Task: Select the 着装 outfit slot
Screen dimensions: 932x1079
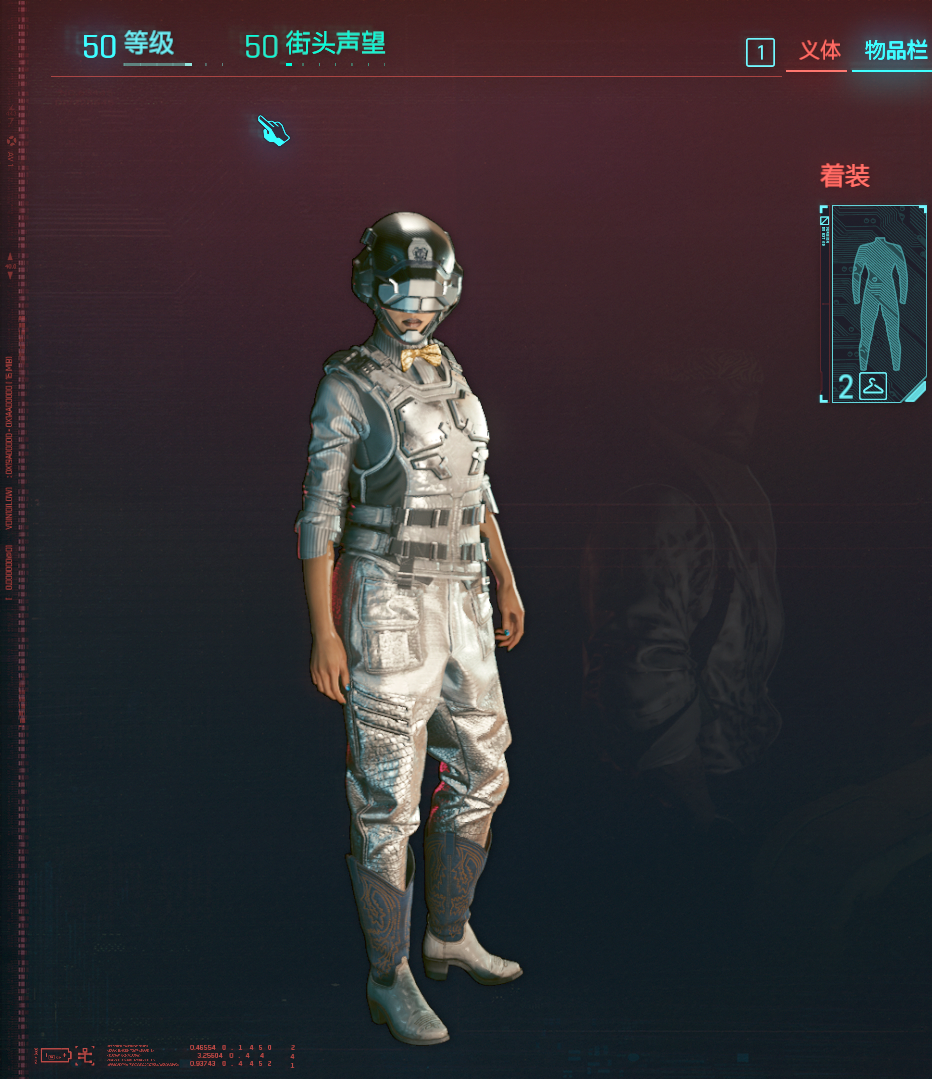Action: coord(874,303)
